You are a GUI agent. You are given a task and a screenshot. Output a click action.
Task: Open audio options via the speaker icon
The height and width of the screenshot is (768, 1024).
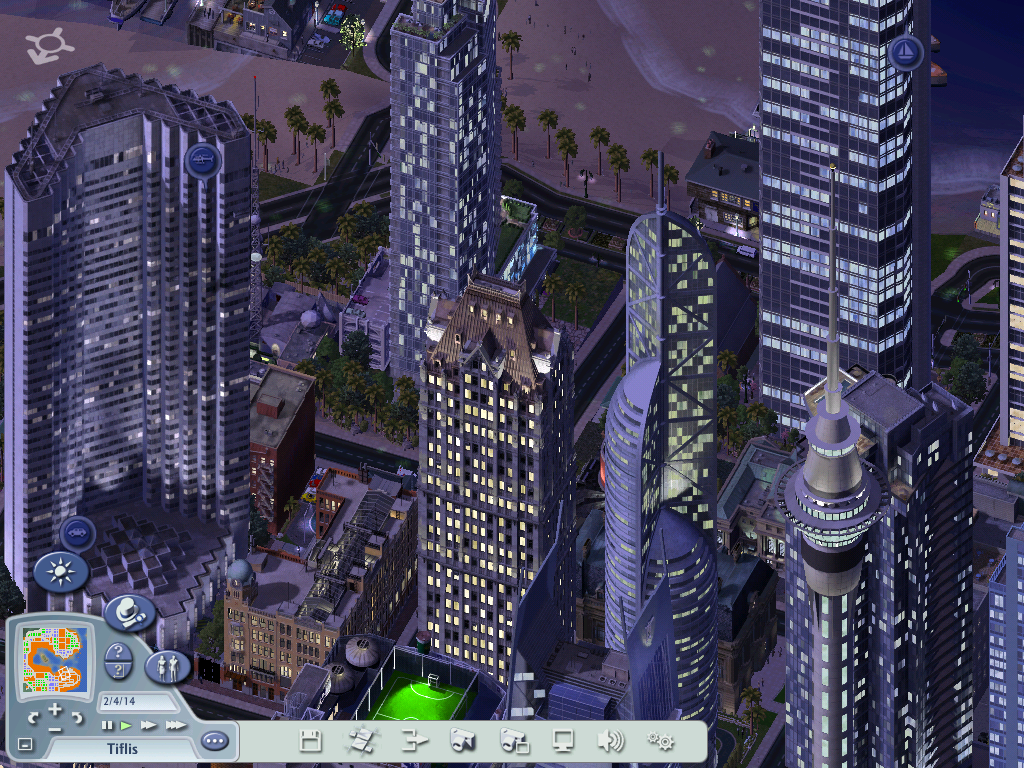pyautogui.click(x=610, y=741)
